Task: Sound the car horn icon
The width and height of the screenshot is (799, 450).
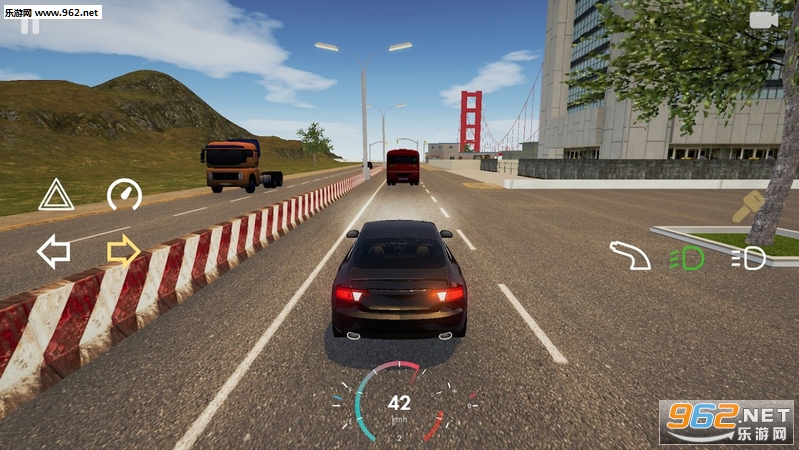Action: click(x=630, y=256)
